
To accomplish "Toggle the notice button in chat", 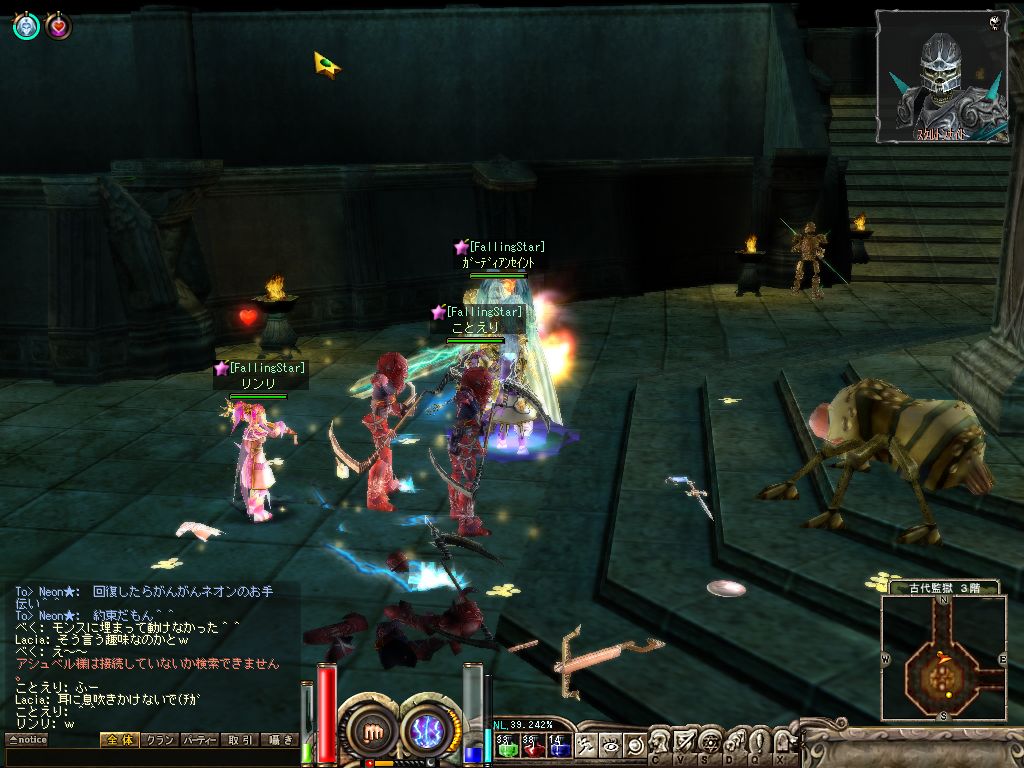I will coord(27,740).
